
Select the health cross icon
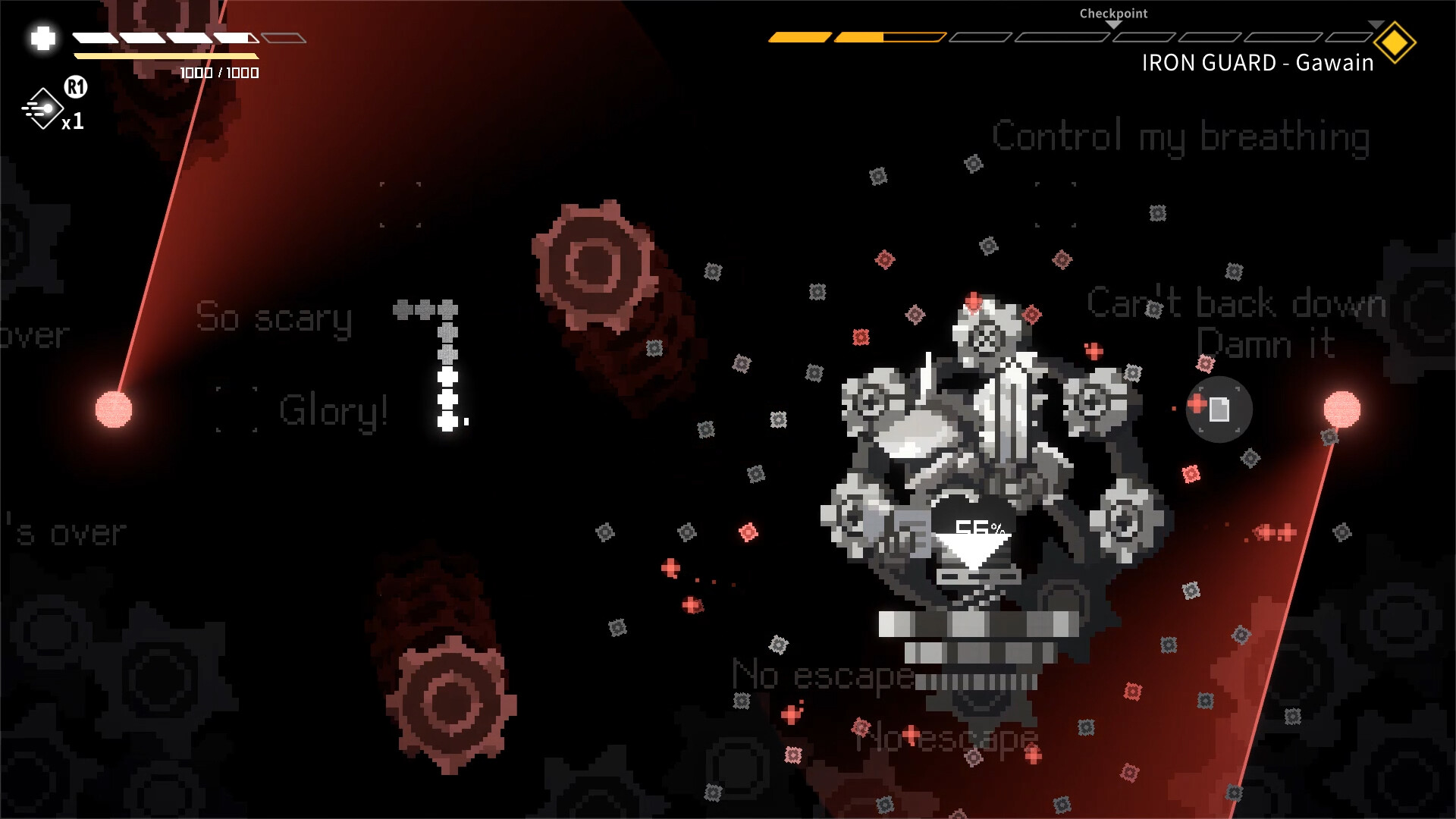tap(42, 38)
